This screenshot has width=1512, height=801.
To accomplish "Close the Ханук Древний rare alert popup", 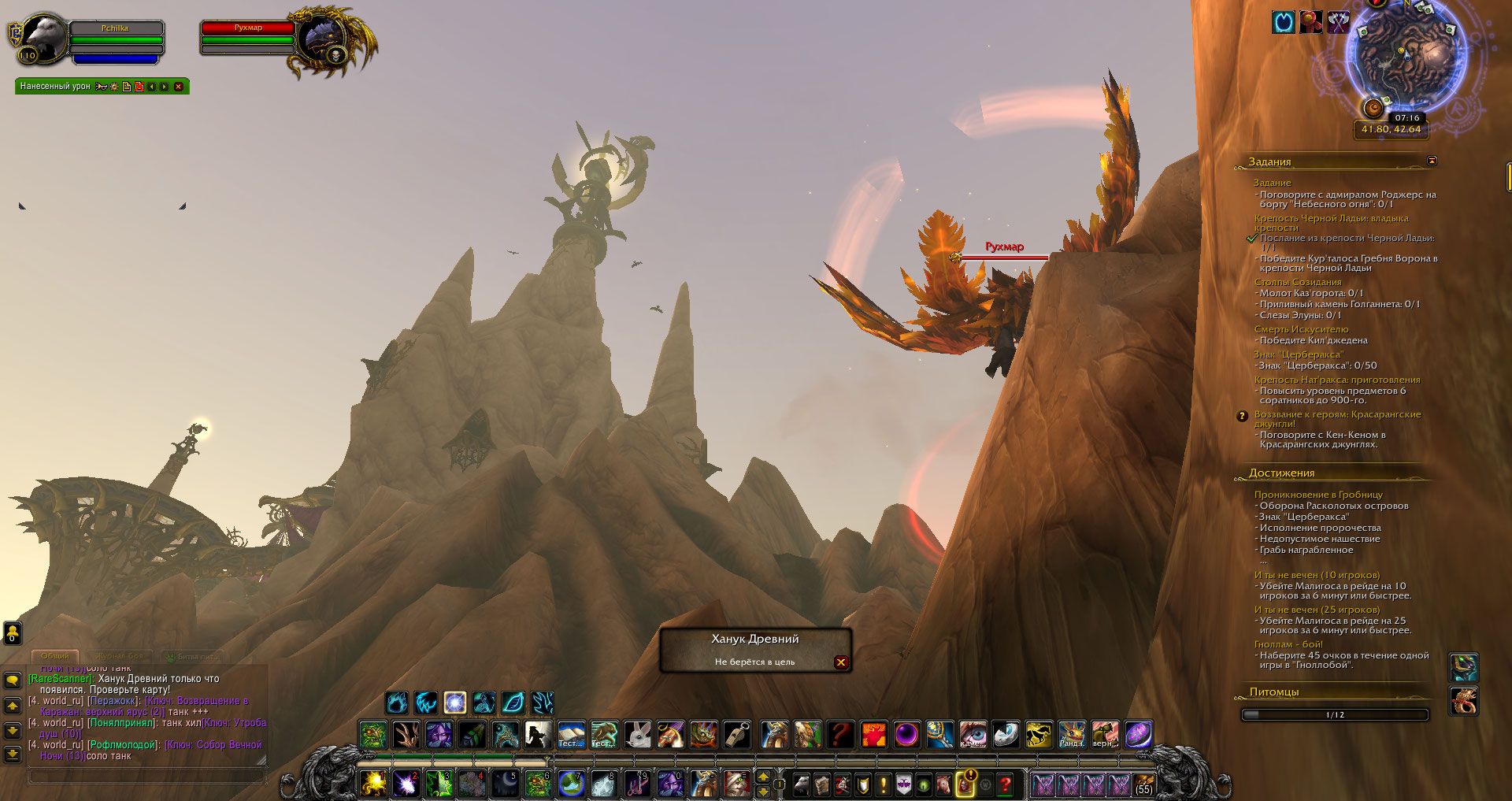I will tap(841, 662).
